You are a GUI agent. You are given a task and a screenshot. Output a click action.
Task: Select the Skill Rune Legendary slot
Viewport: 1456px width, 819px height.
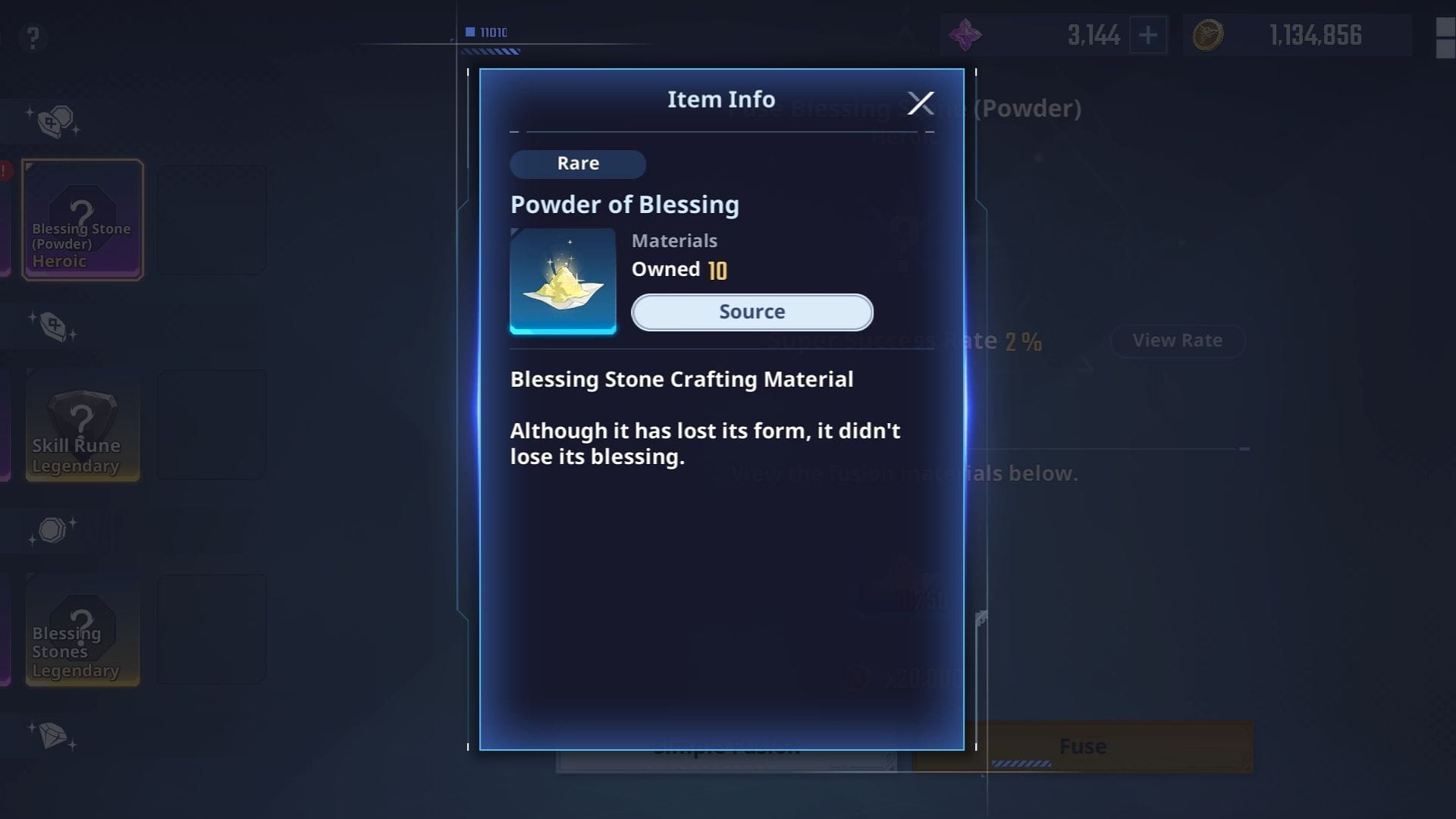[x=83, y=425]
